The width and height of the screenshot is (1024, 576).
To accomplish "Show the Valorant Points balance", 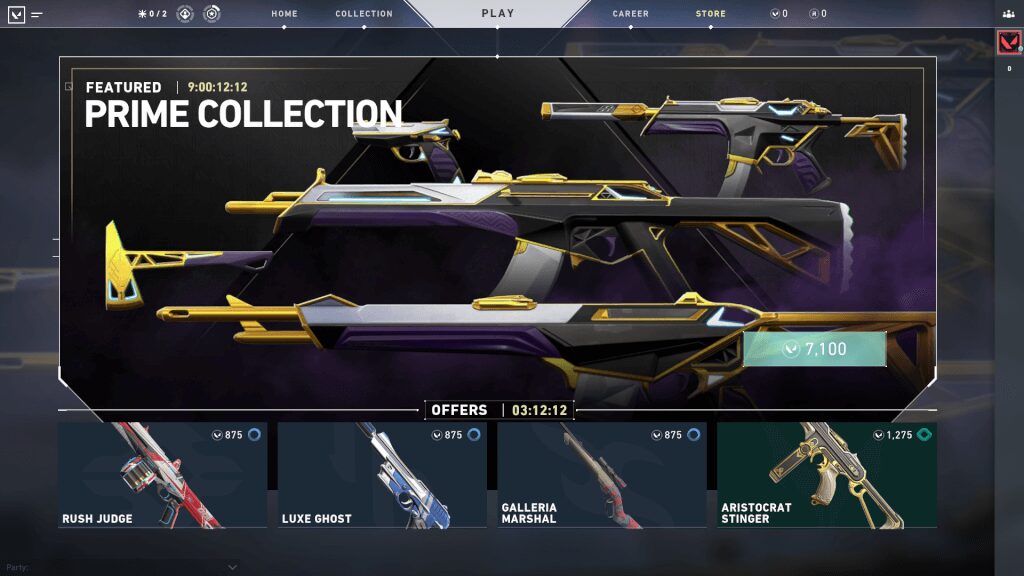I will pos(778,14).
